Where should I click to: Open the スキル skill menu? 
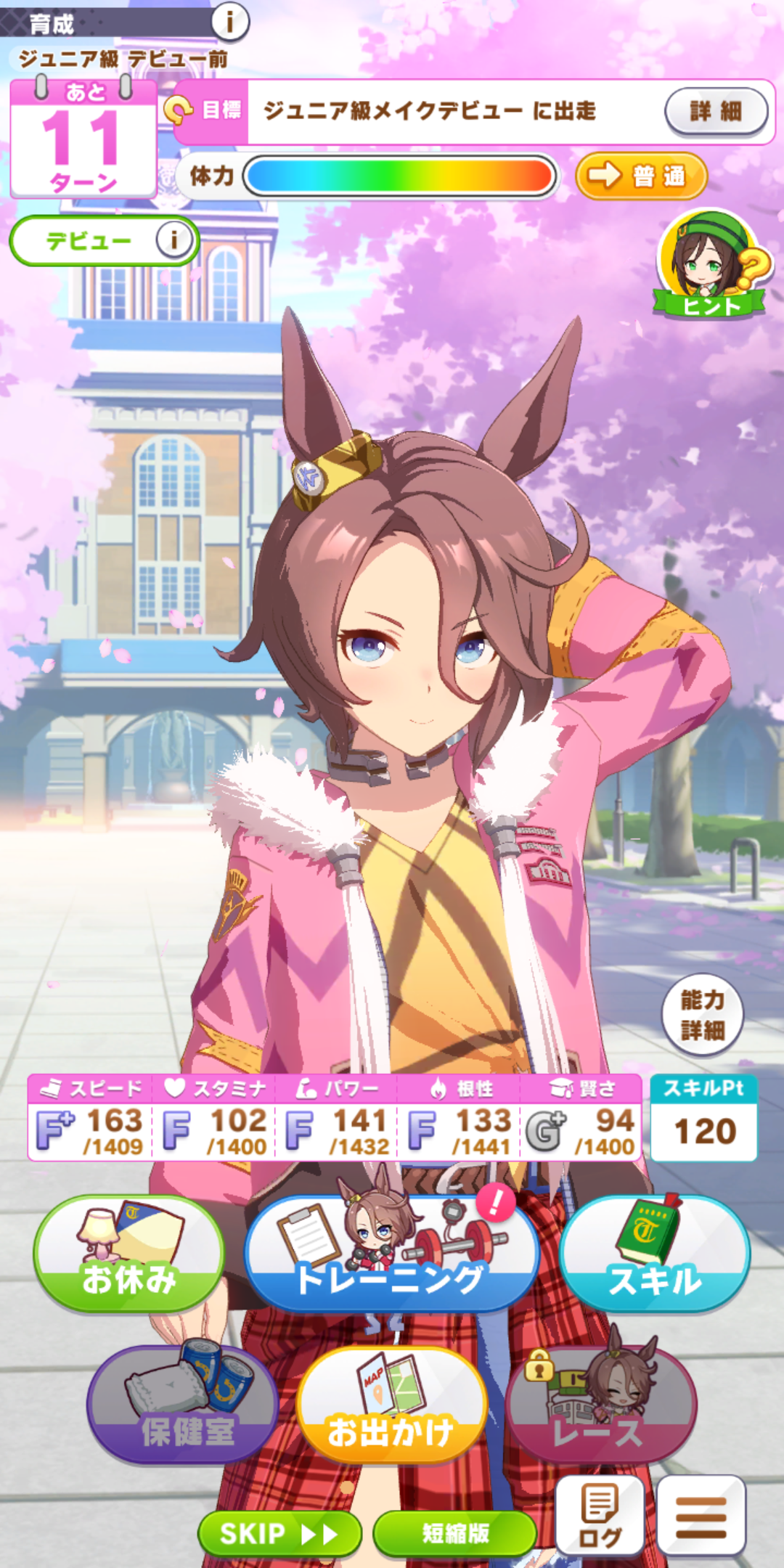click(655, 1254)
